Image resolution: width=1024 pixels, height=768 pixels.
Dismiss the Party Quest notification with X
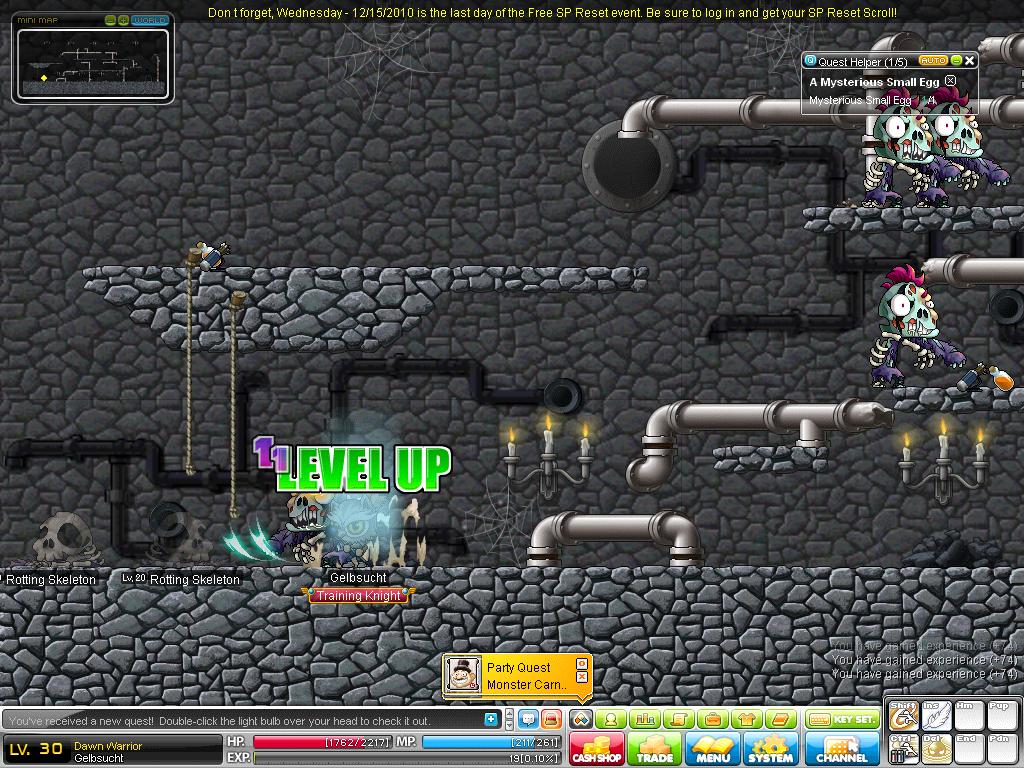click(582, 677)
